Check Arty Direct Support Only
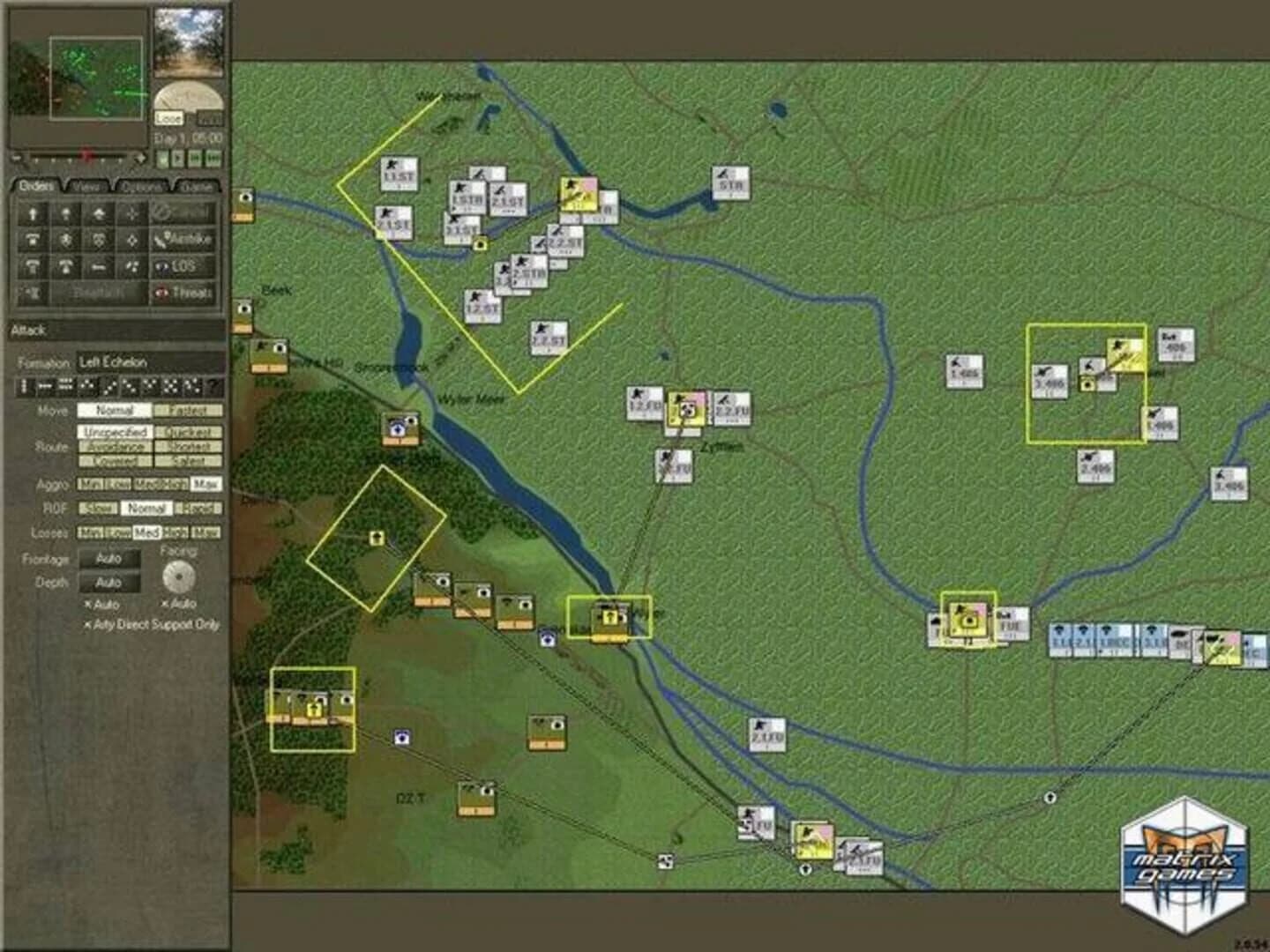Viewport: 1270px width, 952px height. (x=152, y=624)
